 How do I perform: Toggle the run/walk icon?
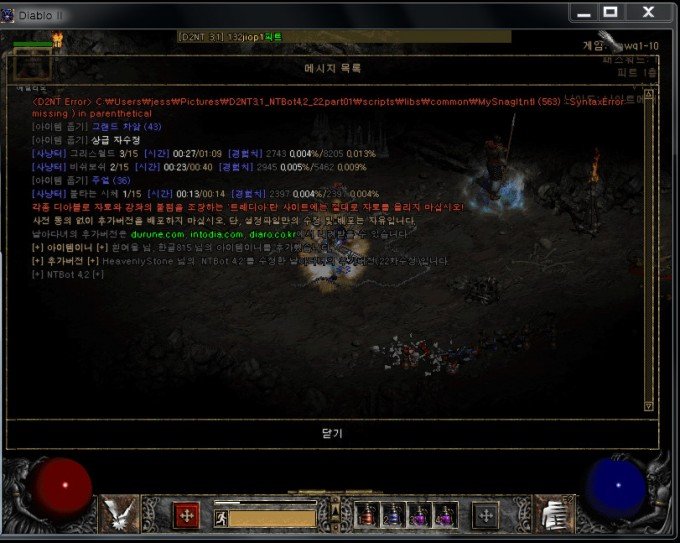point(222,518)
